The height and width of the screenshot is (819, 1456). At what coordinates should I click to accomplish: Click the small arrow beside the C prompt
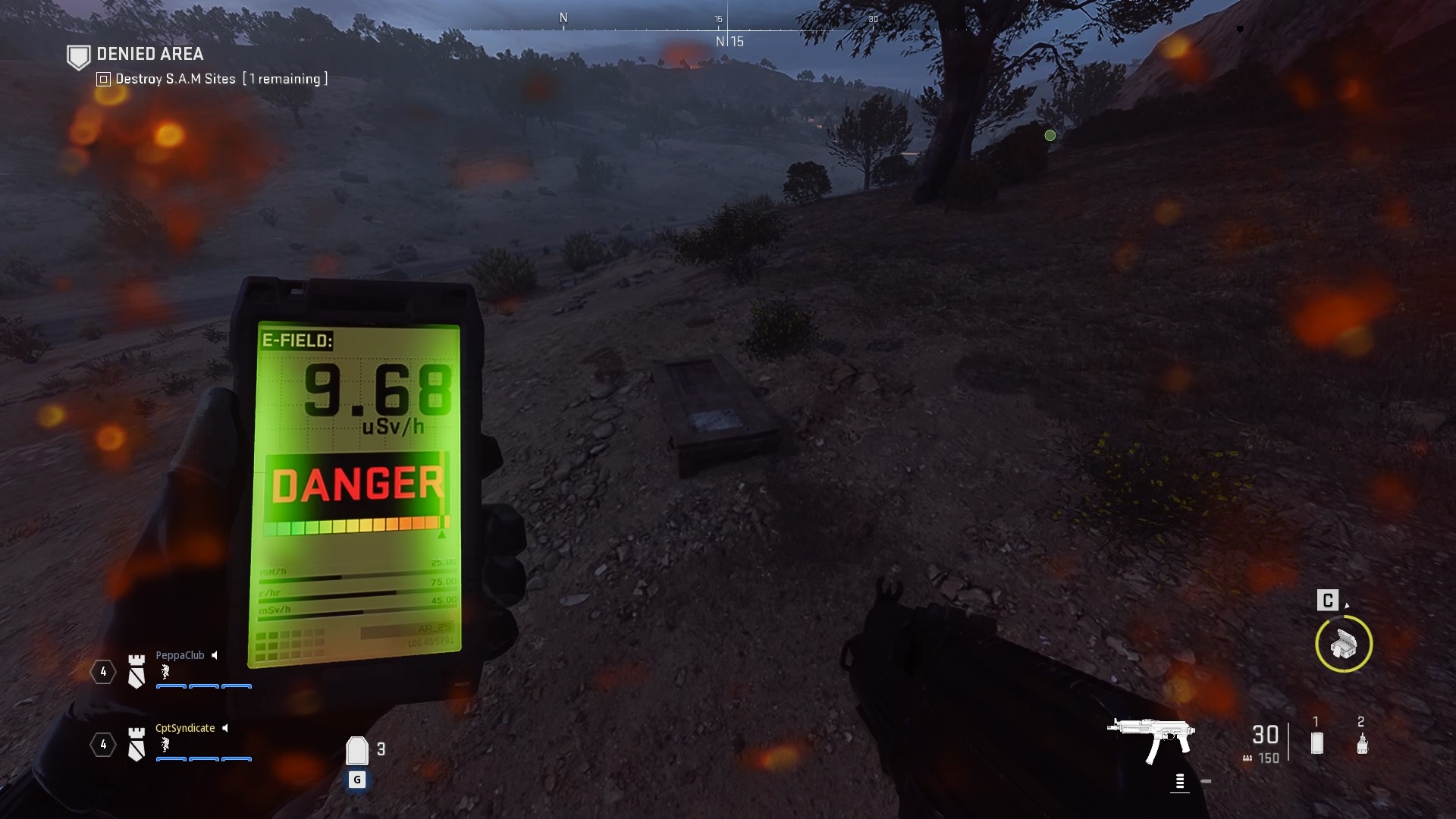(x=1347, y=605)
